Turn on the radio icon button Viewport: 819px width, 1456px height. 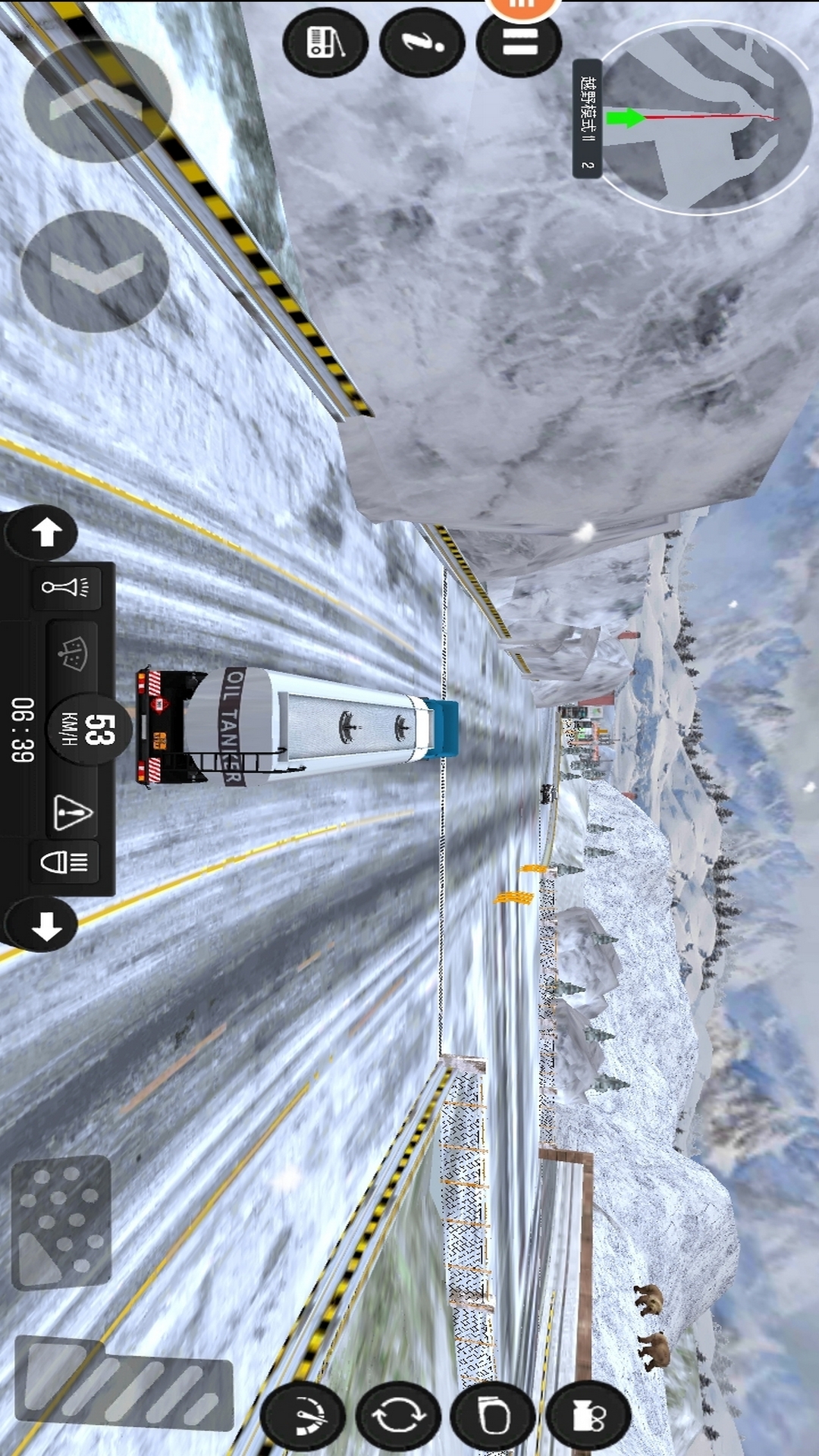click(325, 42)
